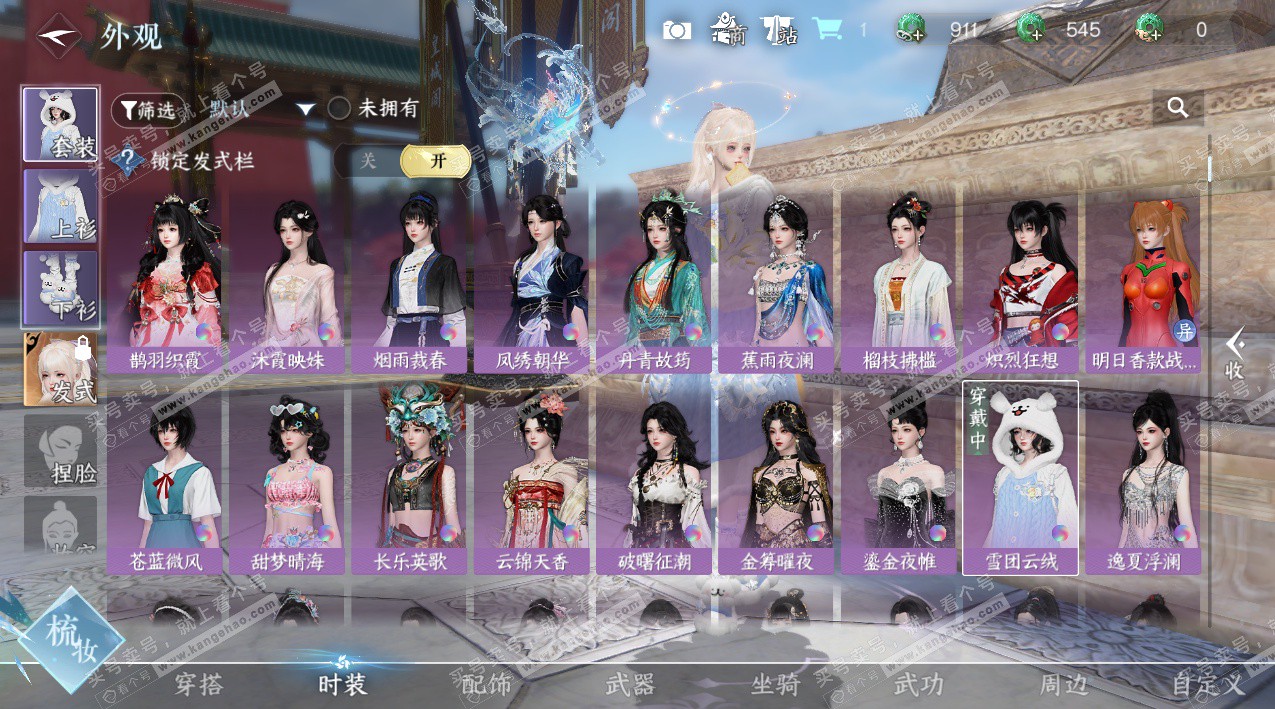Image resolution: width=1275 pixels, height=709 pixels.
Task: Go back using the top-left arrow
Action: click(x=59, y=35)
